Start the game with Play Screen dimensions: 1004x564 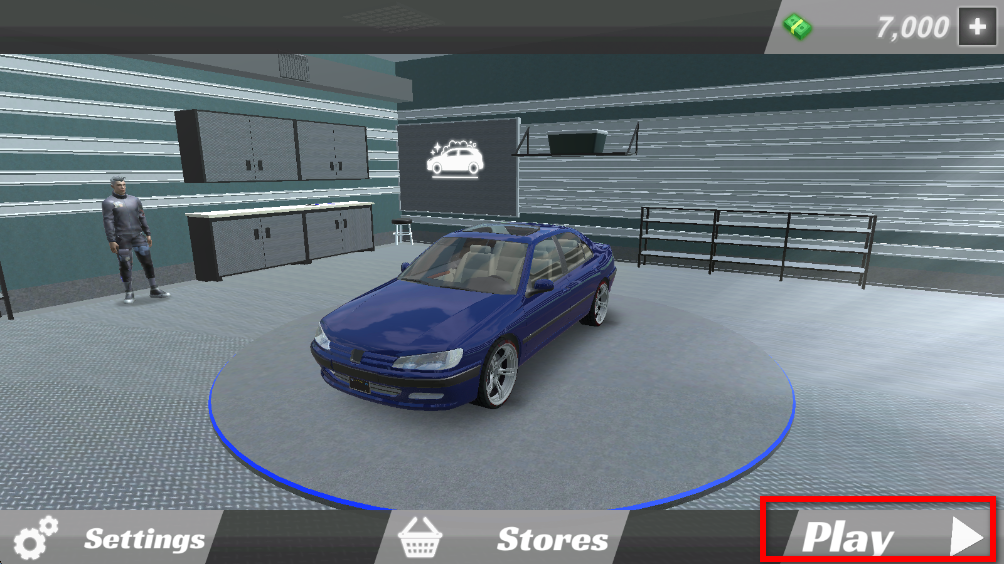click(x=877, y=537)
